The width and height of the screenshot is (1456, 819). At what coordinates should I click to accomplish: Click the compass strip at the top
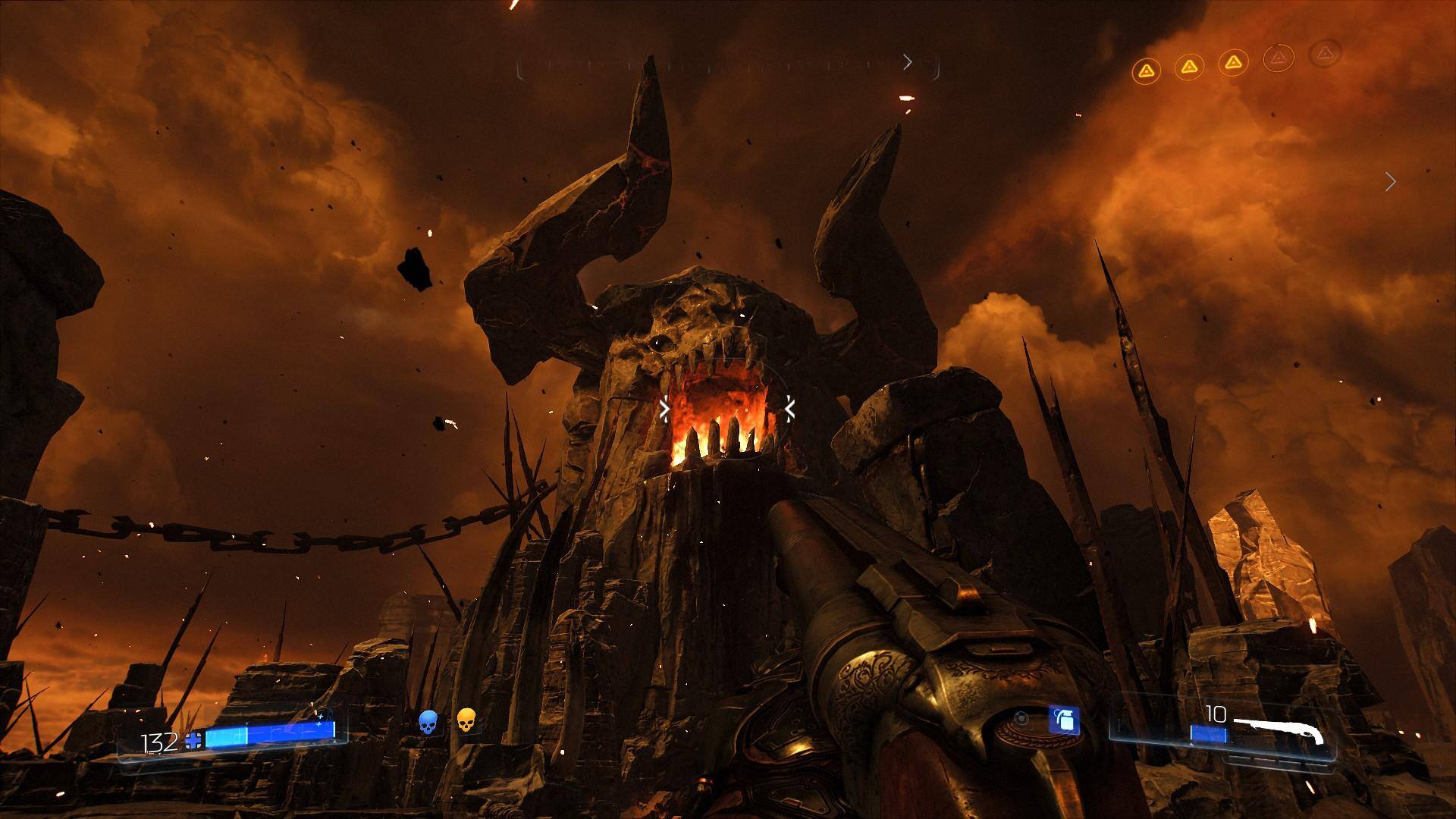(728, 67)
